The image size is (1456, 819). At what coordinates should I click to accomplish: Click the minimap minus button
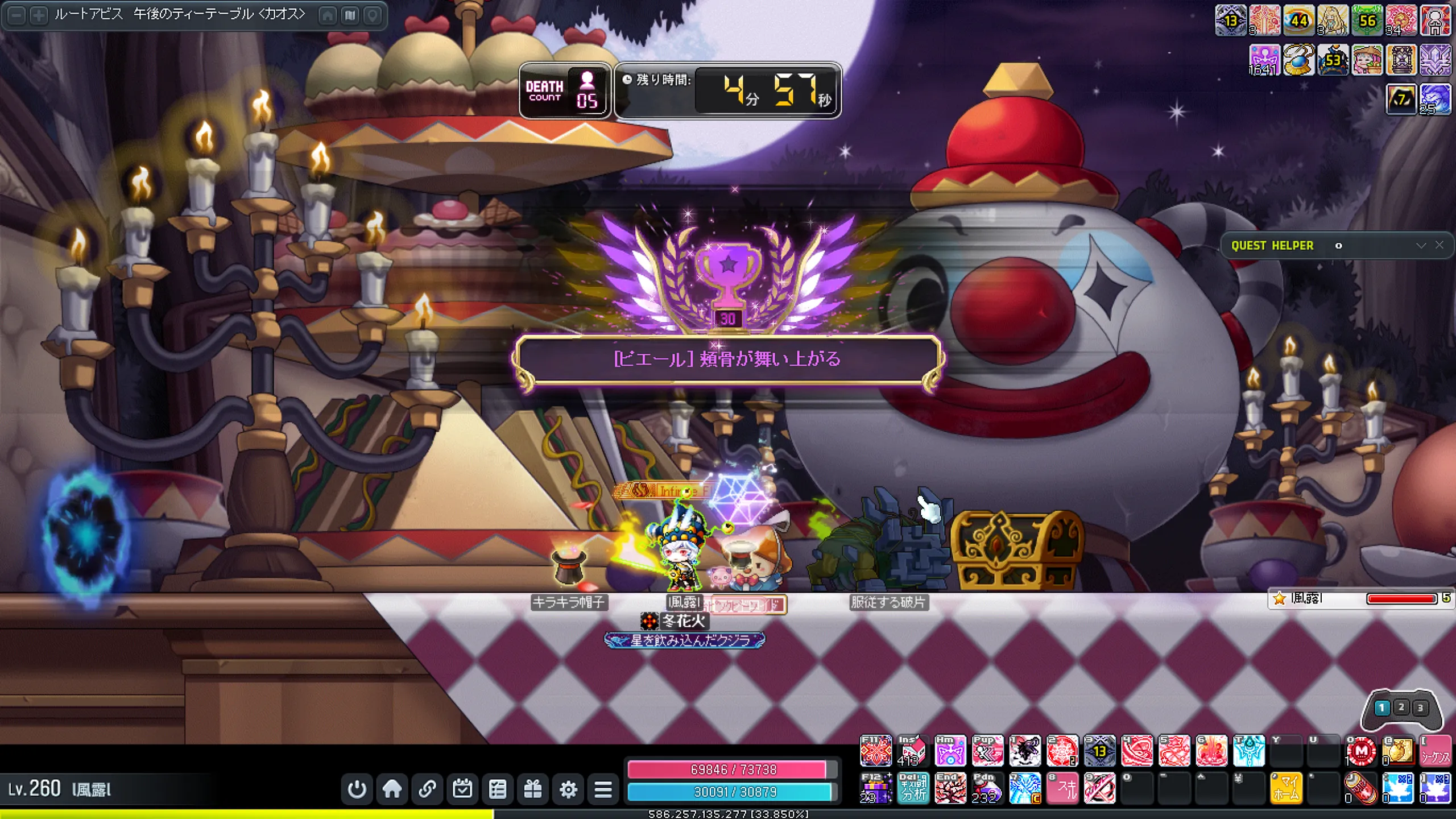pyautogui.click(x=18, y=15)
